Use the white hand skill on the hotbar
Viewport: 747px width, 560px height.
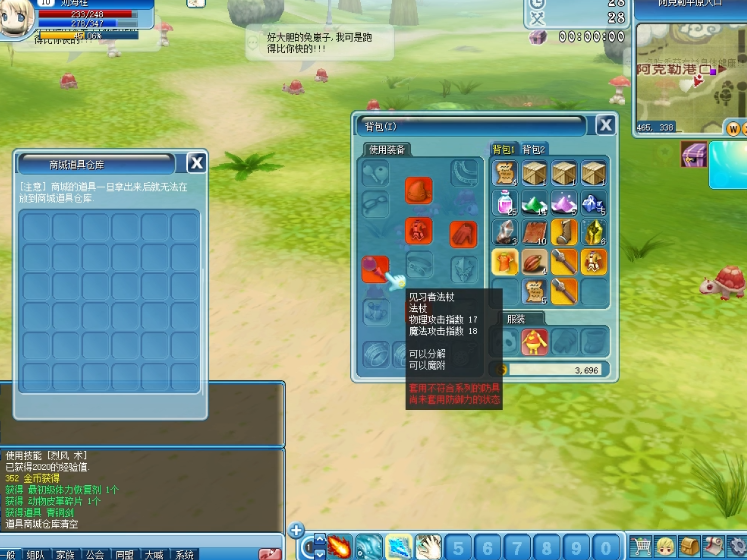point(428,547)
